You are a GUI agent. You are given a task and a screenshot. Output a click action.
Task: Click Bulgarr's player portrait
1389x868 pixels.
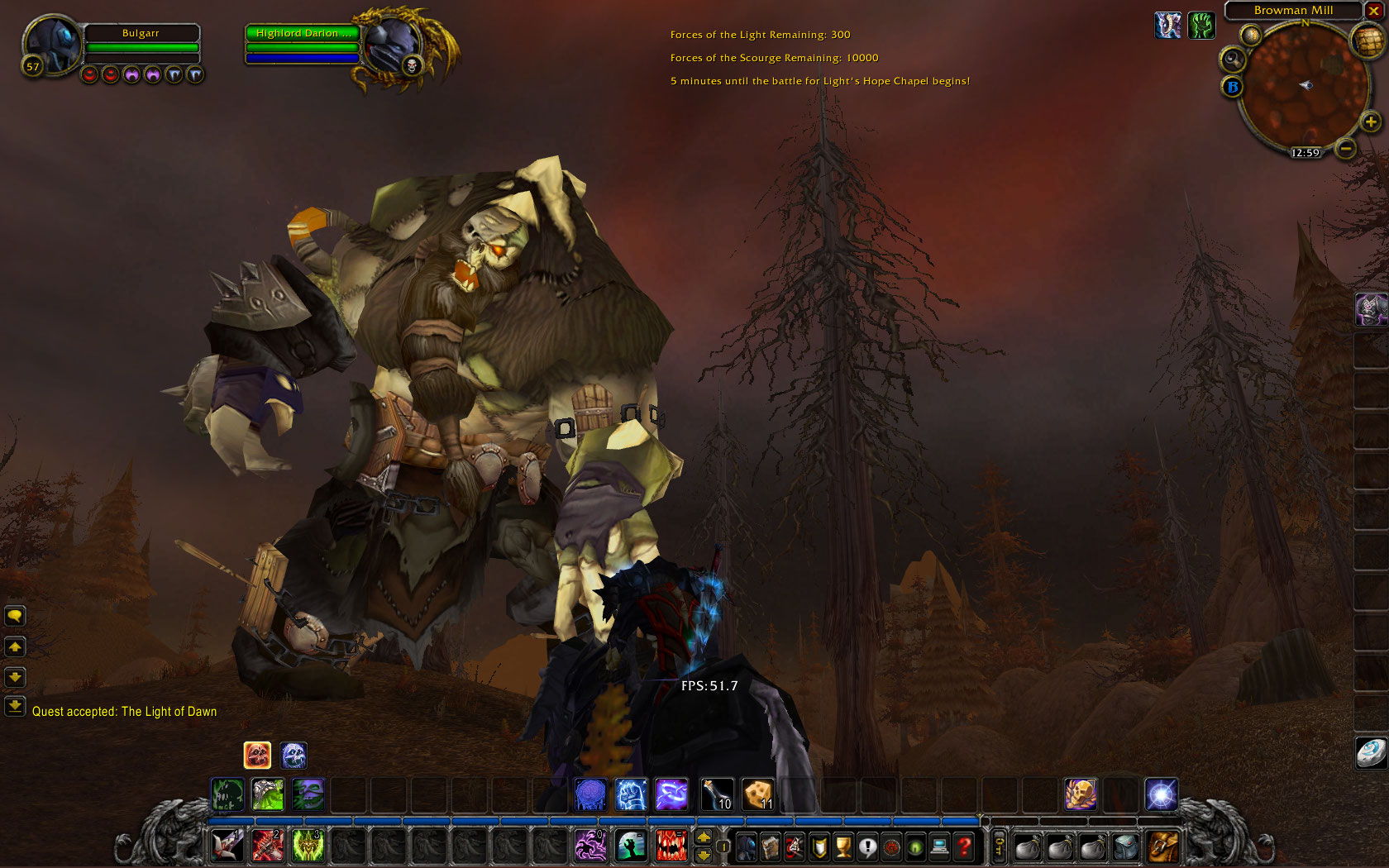(x=51, y=45)
